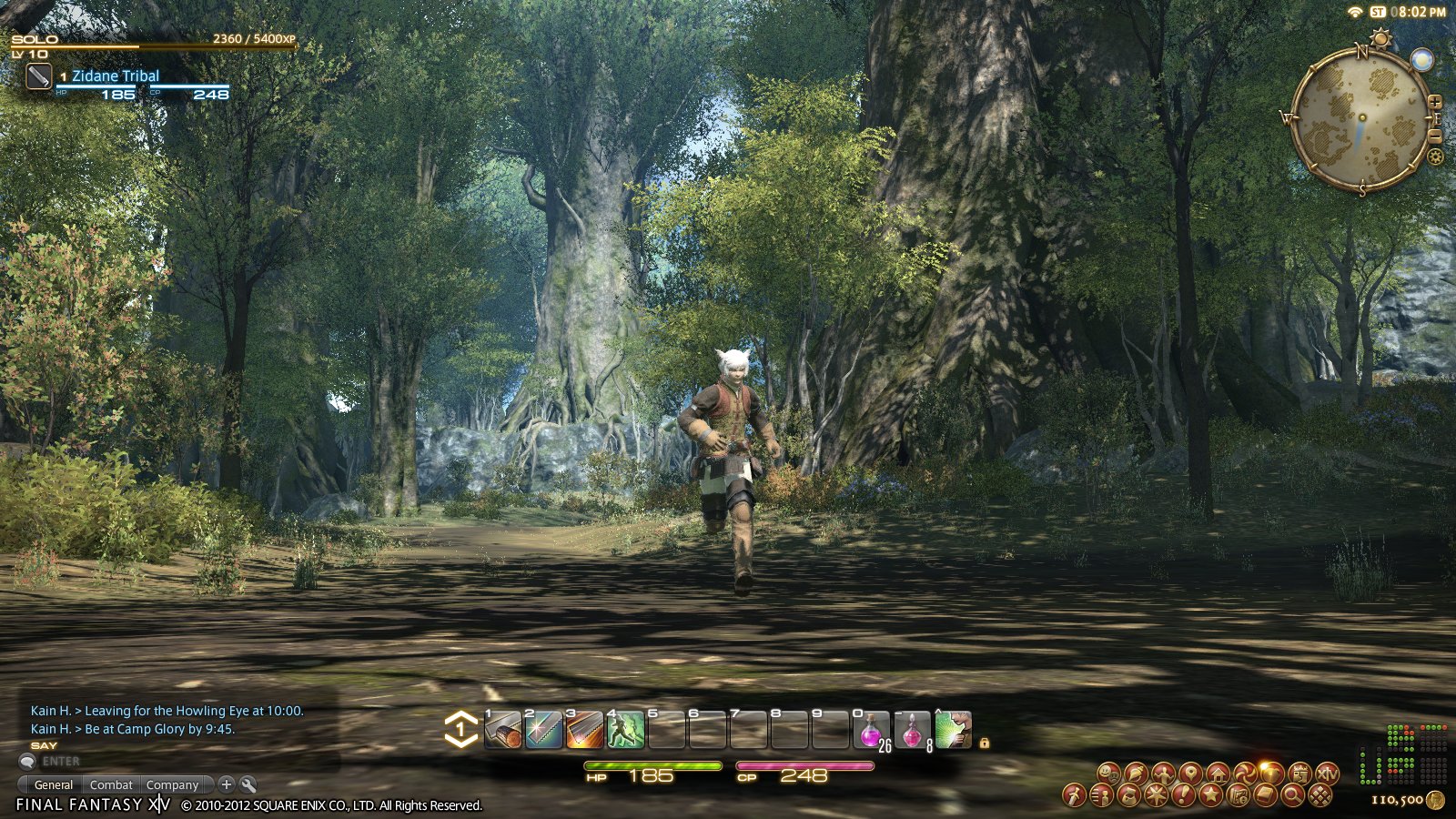Viewport: 1456px width, 819px height.
Task: Open the Journal book icon
Action: [1265, 794]
